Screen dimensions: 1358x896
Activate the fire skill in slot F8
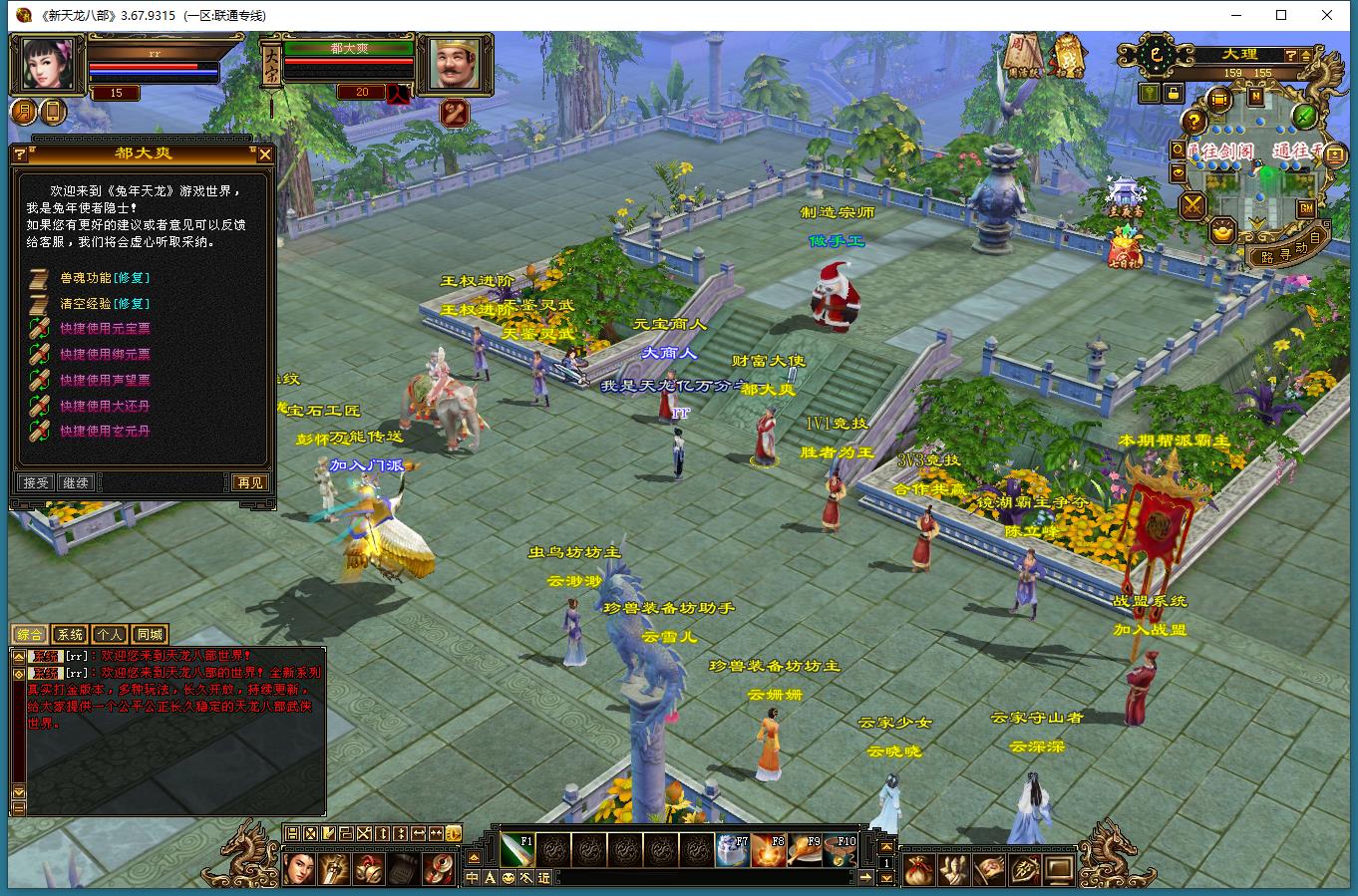(x=768, y=850)
